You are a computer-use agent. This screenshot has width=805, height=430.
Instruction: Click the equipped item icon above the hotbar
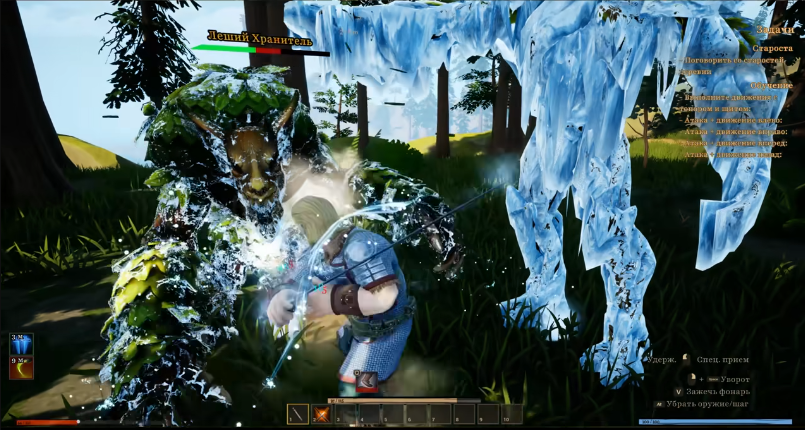pyautogui.click(x=365, y=383)
